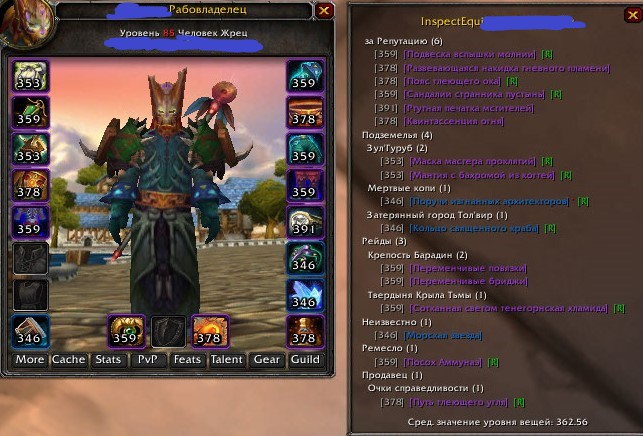Open the Feats tab
This screenshot has width=643, height=436.
click(x=187, y=359)
